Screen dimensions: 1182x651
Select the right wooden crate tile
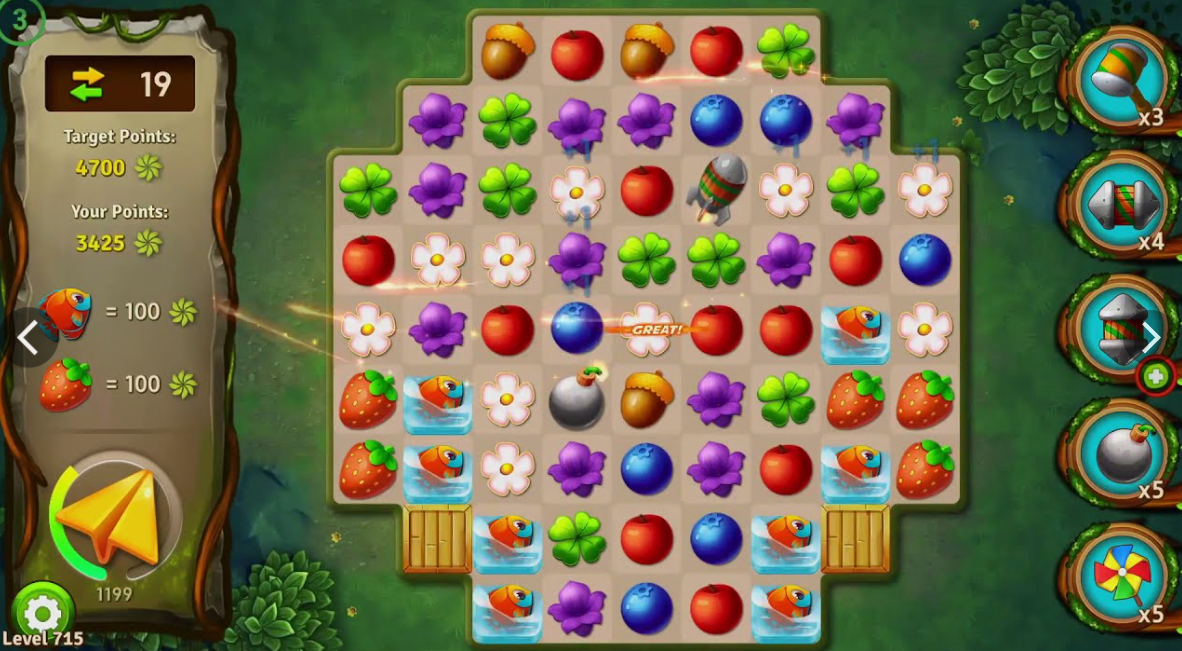(x=855, y=538)
